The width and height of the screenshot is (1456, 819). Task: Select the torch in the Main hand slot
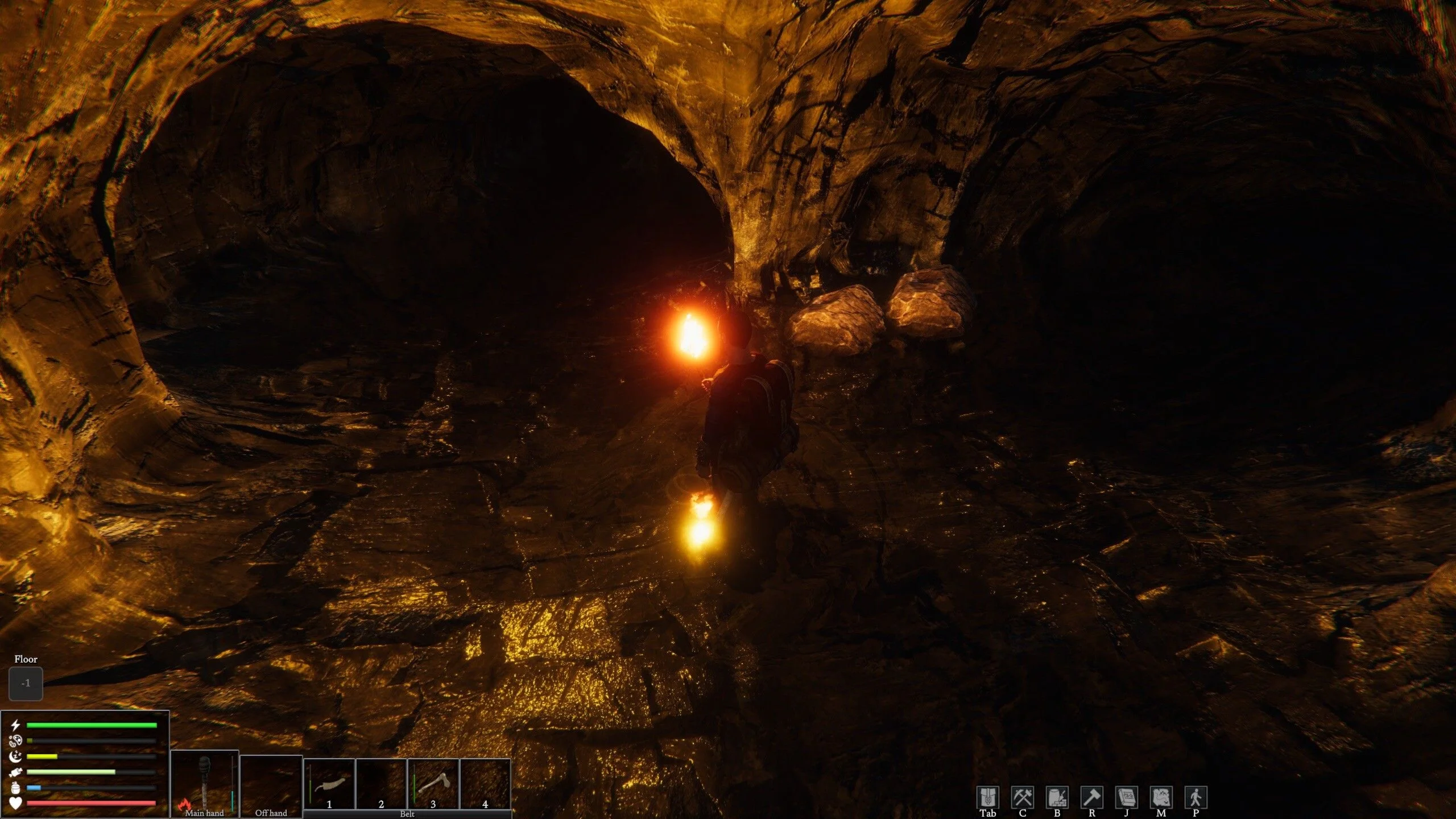(204, 783)
